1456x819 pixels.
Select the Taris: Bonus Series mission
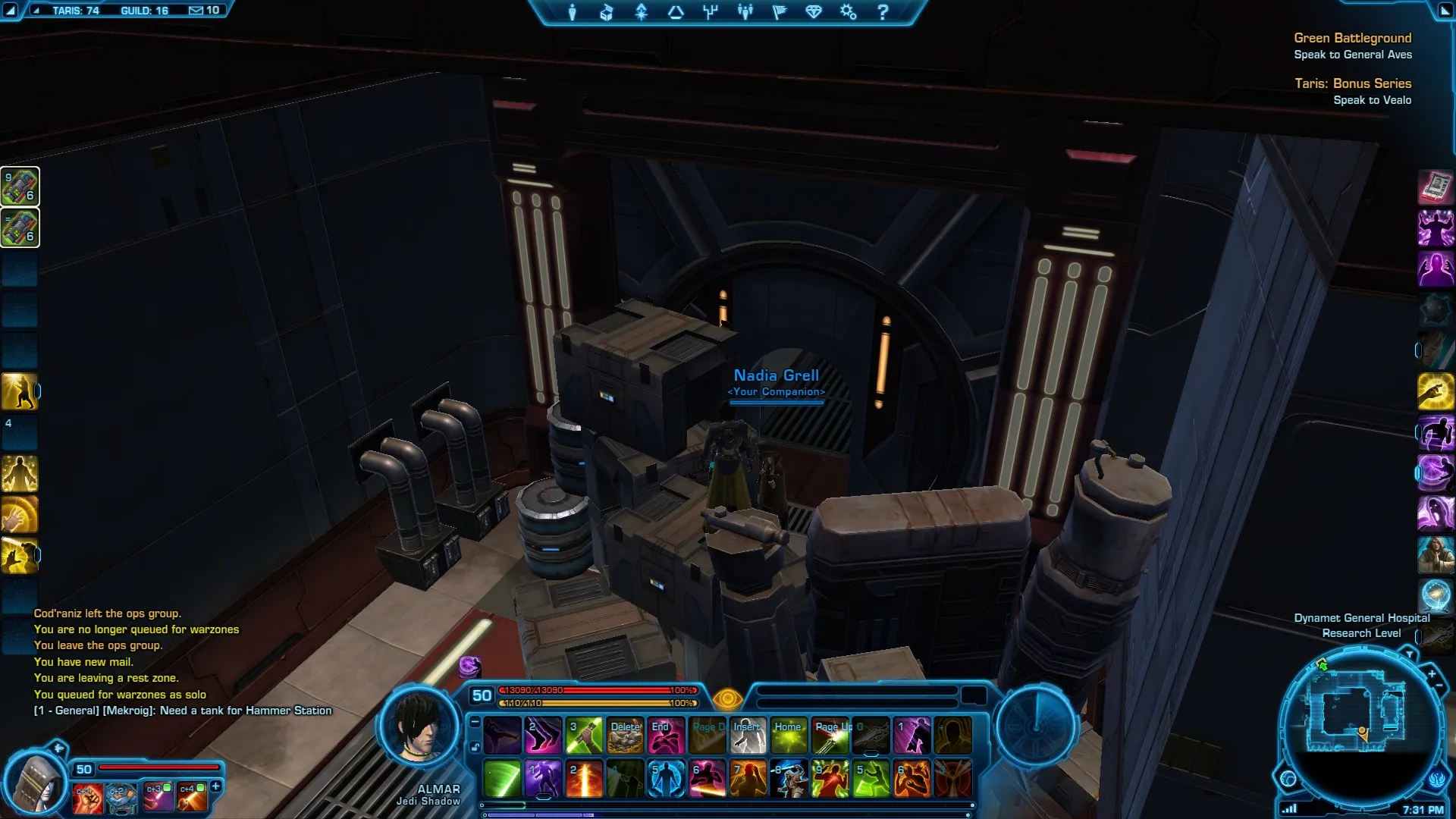[1352, 83]
